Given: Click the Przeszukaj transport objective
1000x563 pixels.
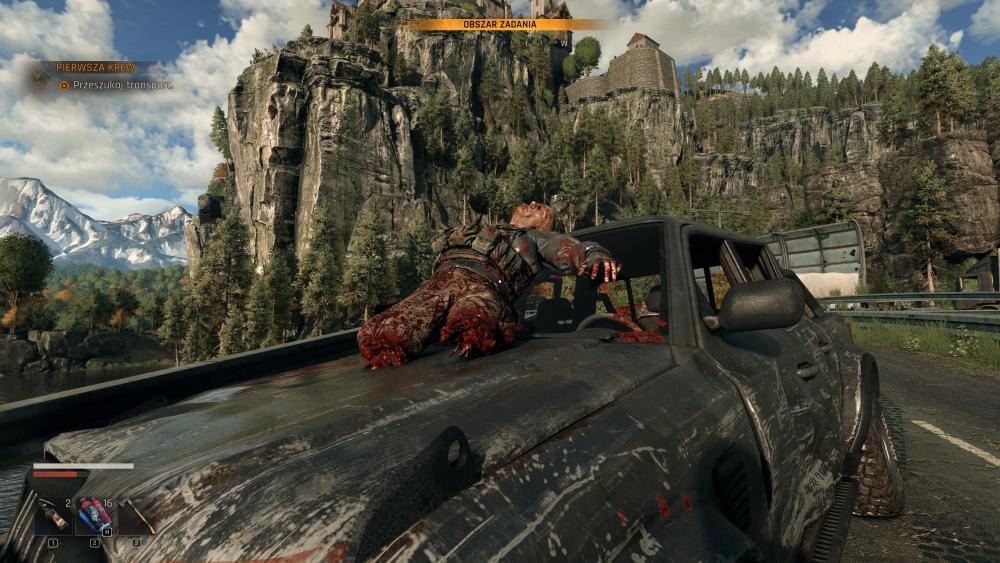Looking at the screenshot, I should [x=115, y=86].
